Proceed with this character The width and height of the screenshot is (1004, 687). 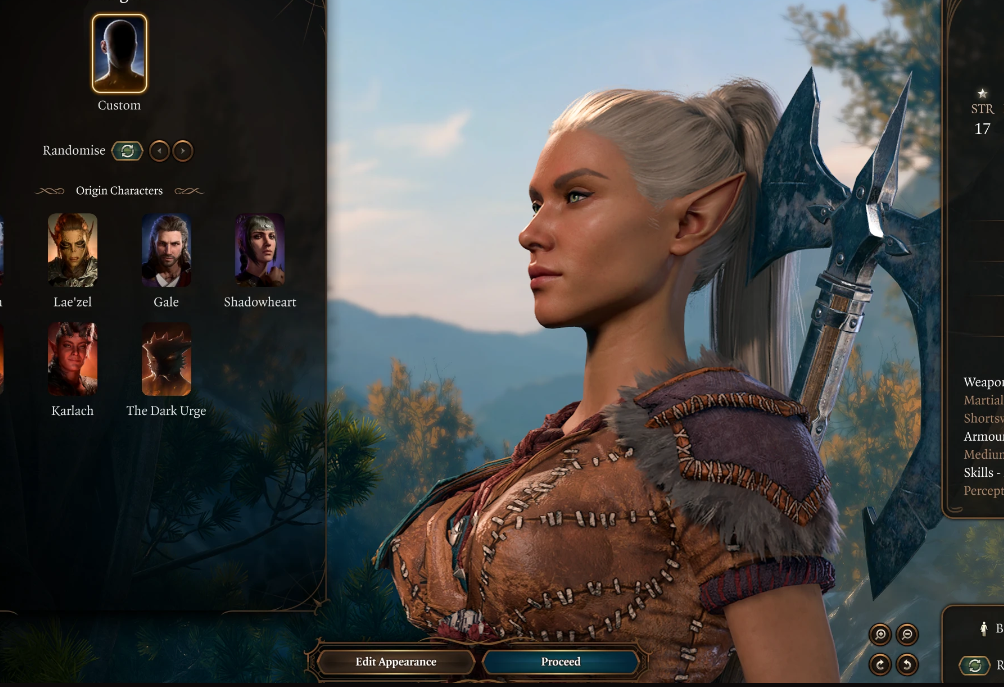560,662
